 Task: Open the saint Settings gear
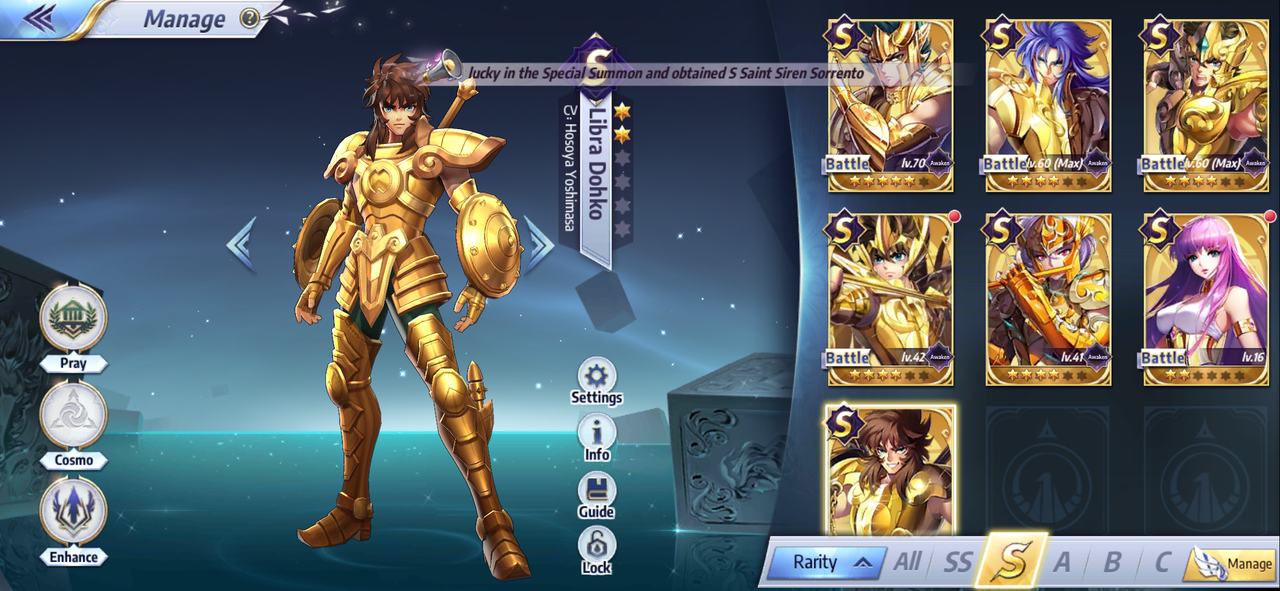pyautogui.click(x=597, y=376)
